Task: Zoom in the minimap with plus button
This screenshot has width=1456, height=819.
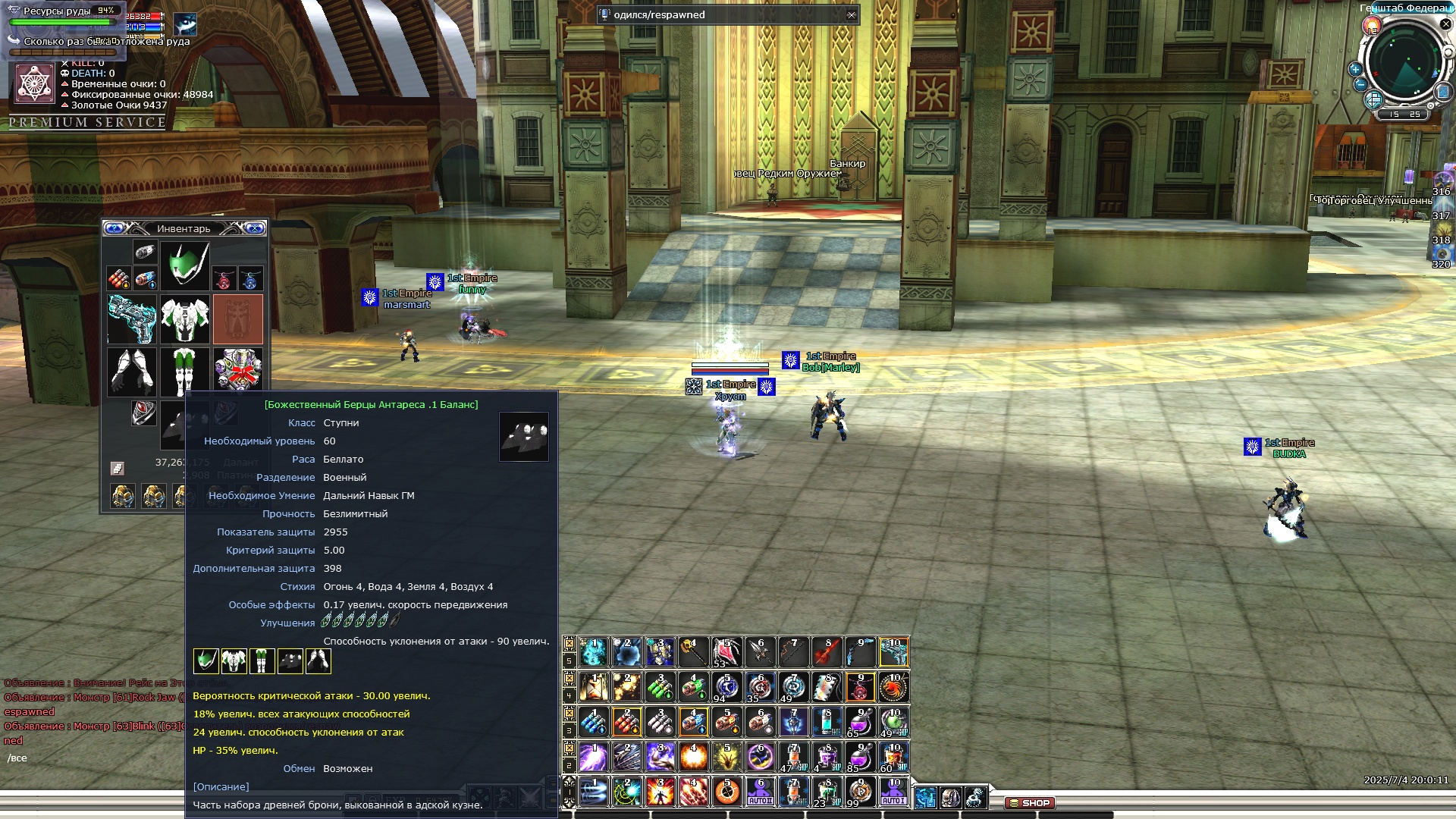Action: (x=1355, y=70)
